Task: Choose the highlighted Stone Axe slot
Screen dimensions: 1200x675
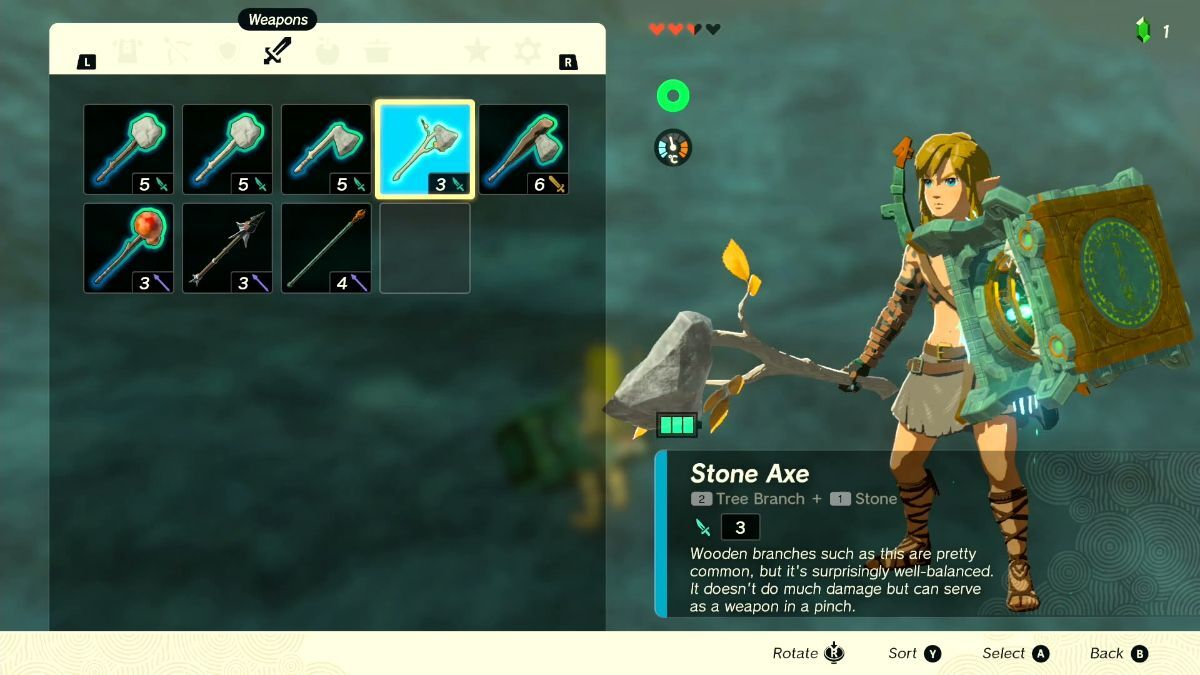Action: [x=425, y=150]
